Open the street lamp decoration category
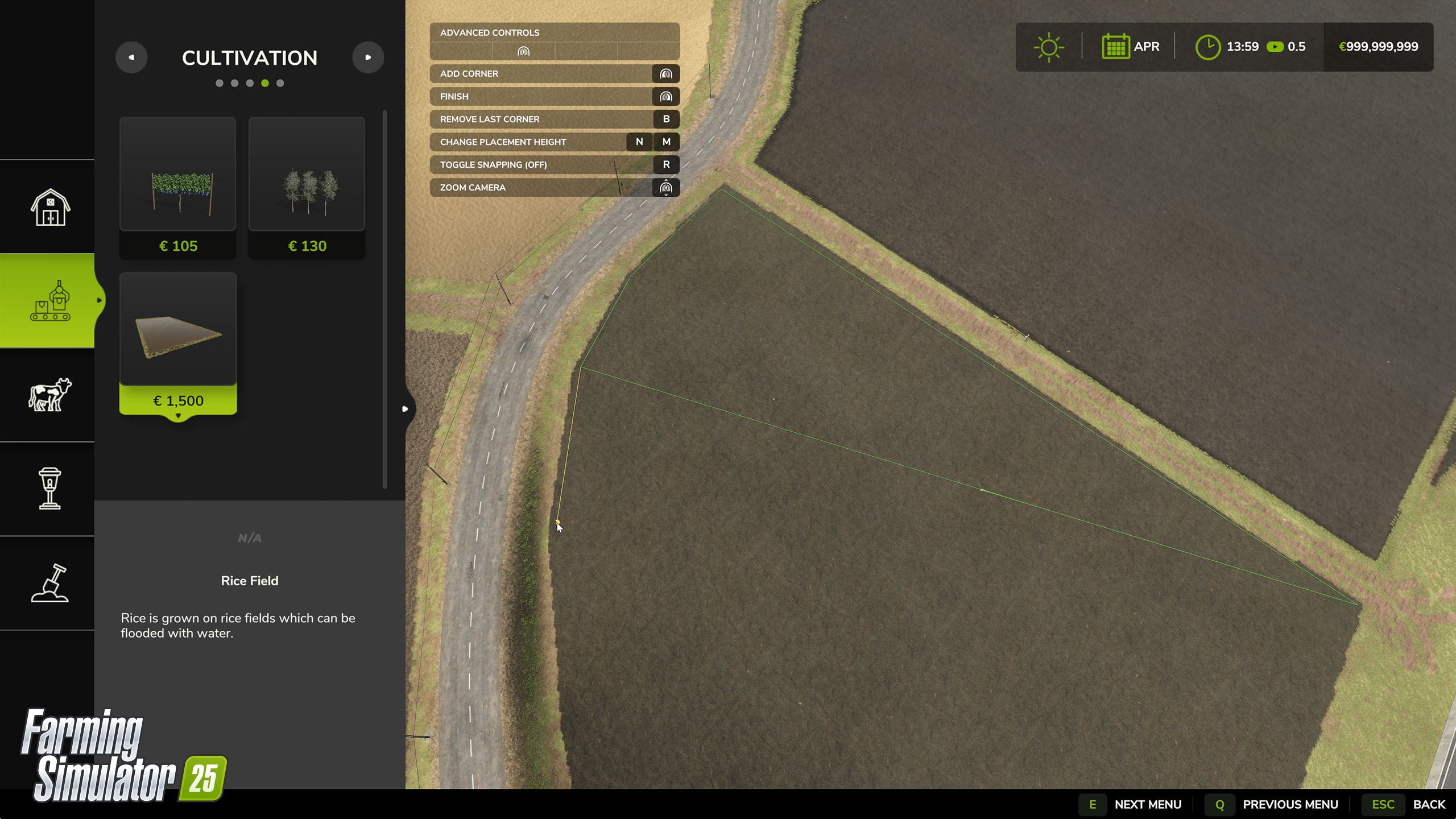 click(50, 489)
